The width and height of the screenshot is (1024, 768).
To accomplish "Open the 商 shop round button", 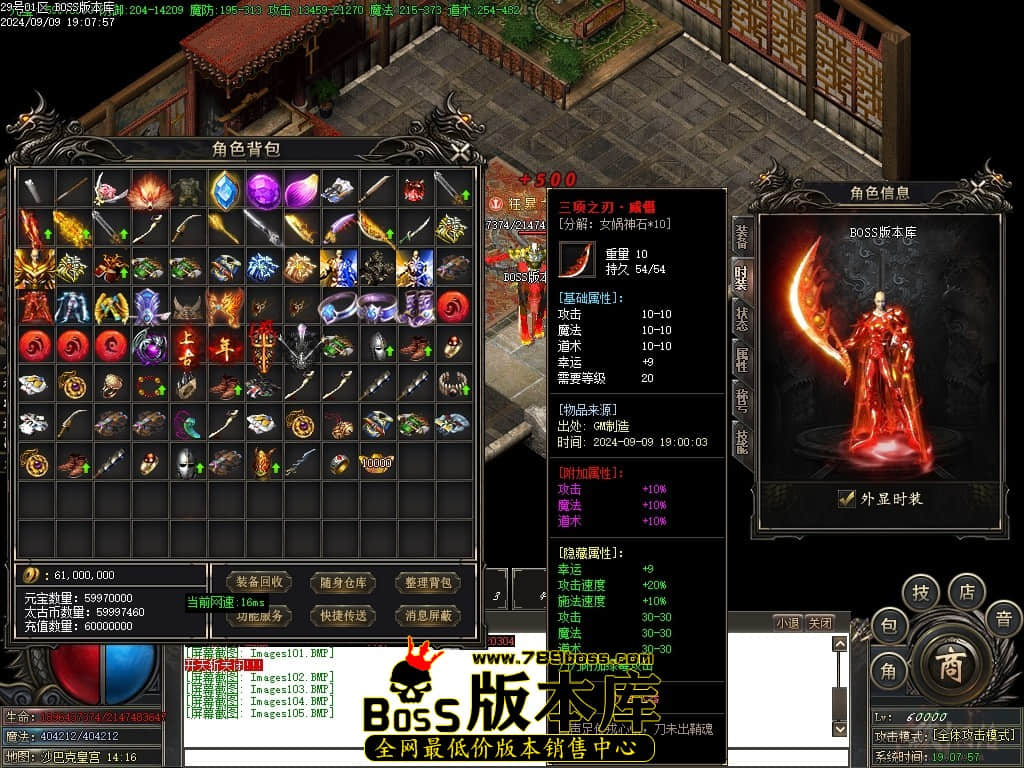I will [948, 662].
